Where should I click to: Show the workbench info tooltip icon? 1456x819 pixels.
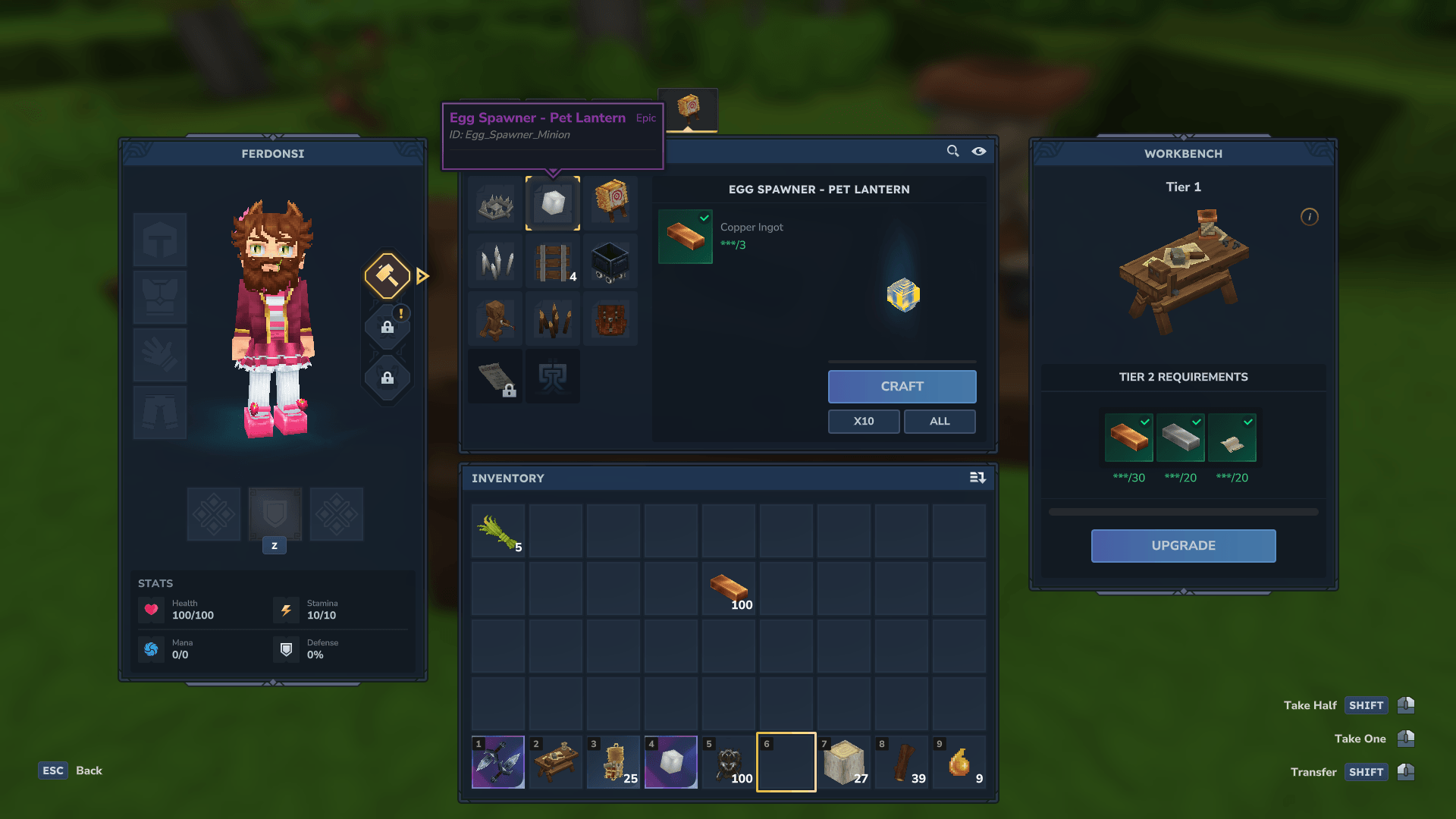click(x=1309, y=217)
